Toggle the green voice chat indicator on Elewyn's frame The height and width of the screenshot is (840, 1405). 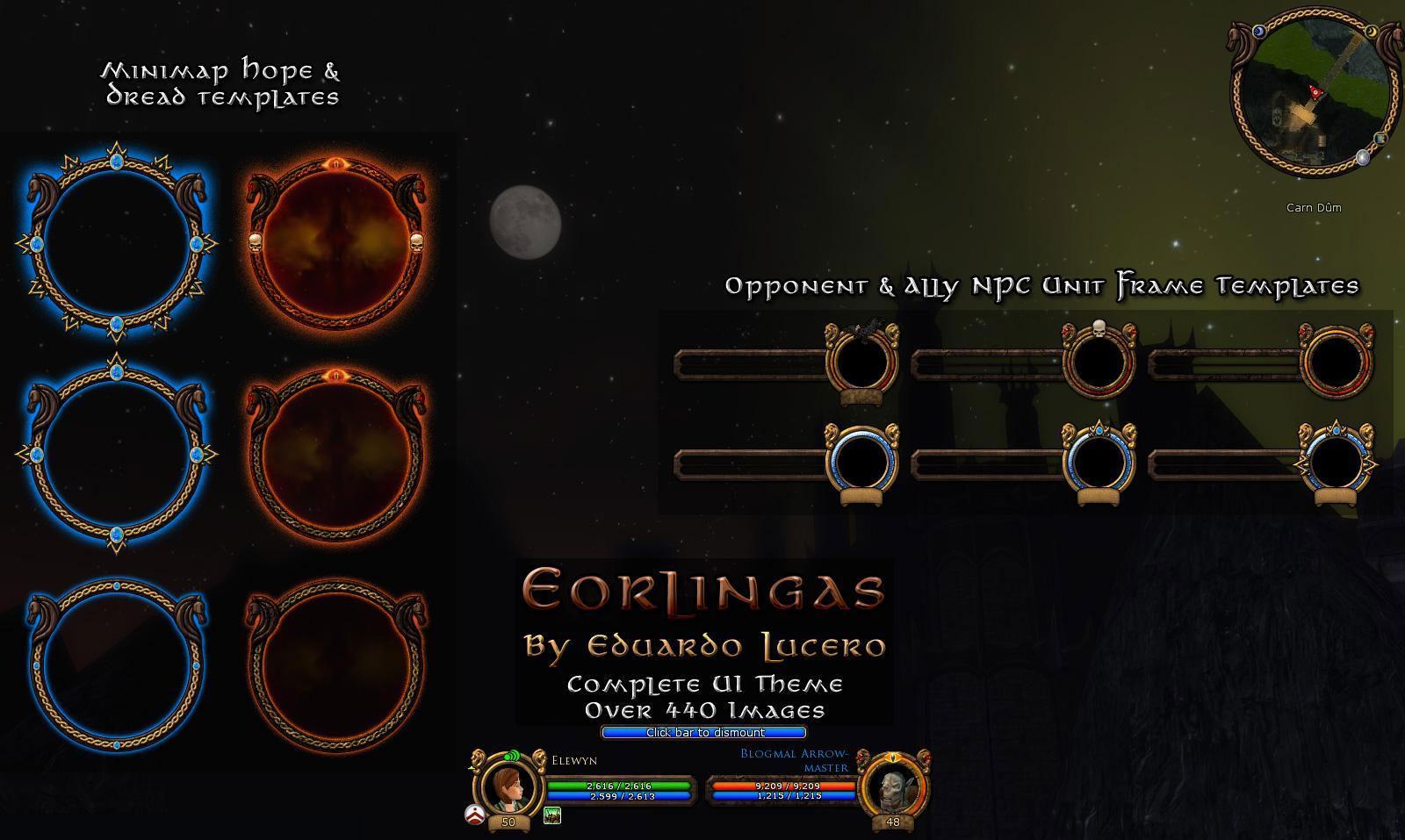(512, 755)
